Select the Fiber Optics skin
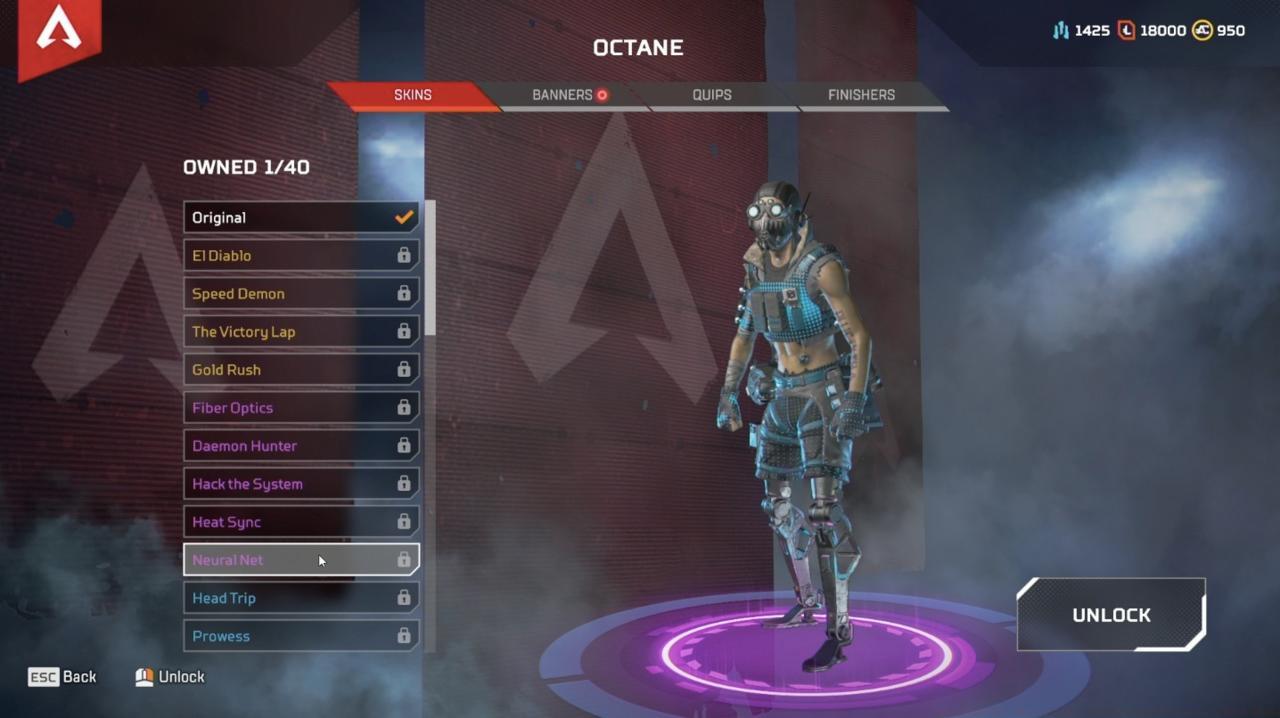1280x718 pixels. pyautogui.click(x=300, y=408)
